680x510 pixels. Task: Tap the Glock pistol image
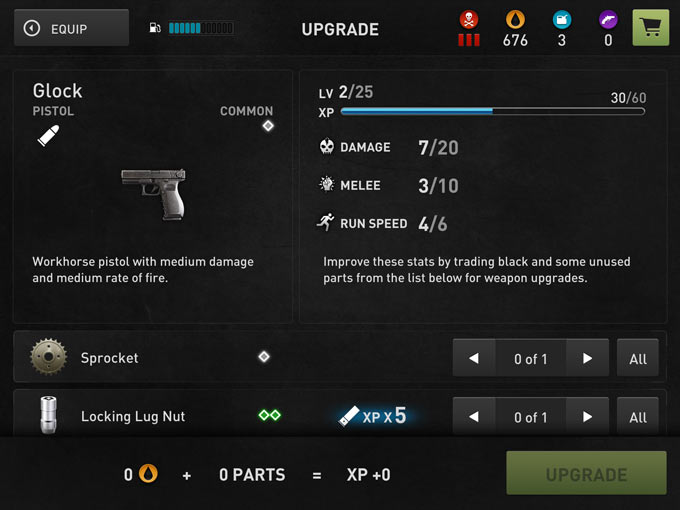tap(153, 193)
